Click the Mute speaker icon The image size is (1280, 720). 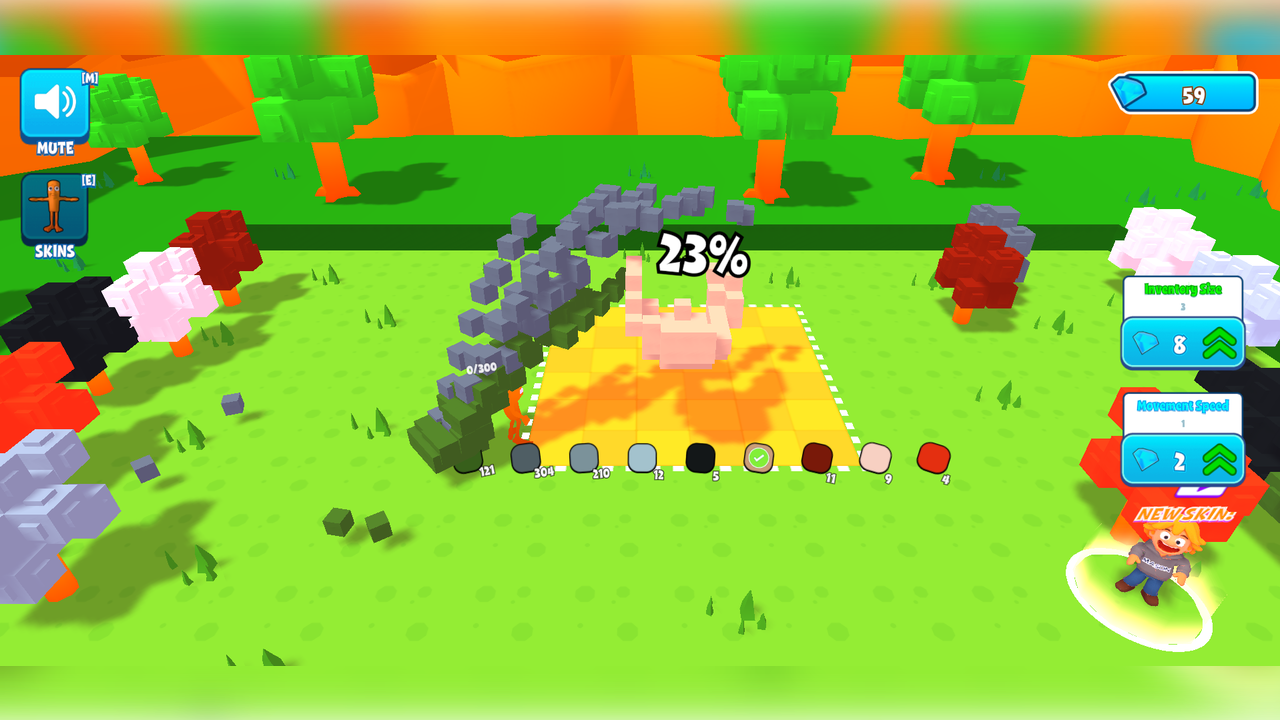[x=53, y=104]
